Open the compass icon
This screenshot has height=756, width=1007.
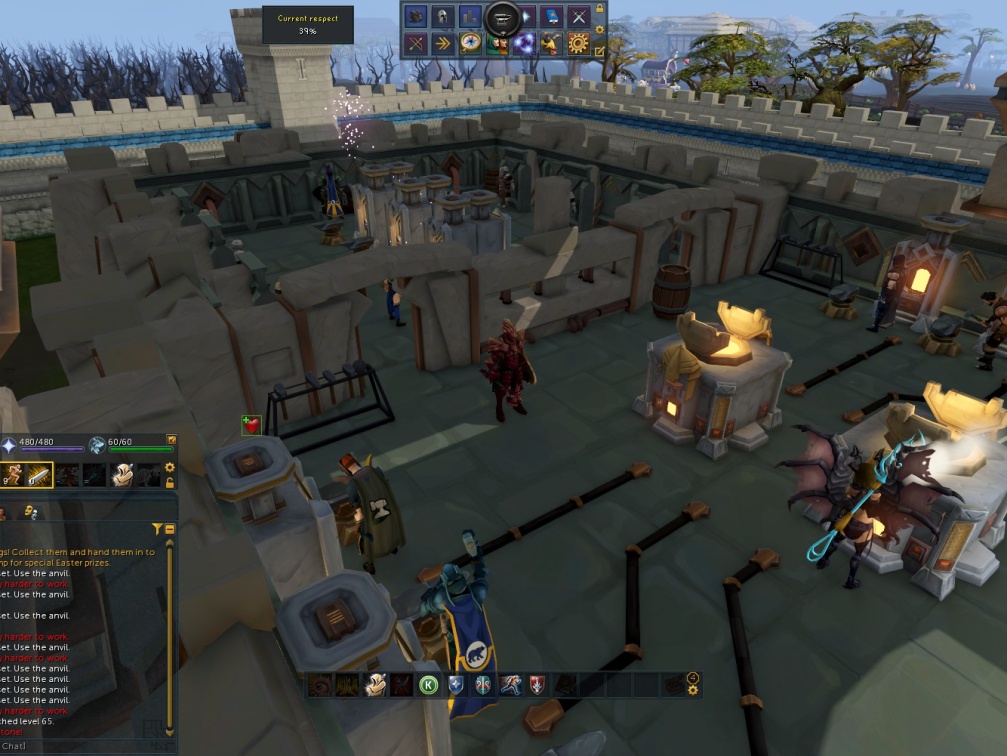click(x=470, y=43)
